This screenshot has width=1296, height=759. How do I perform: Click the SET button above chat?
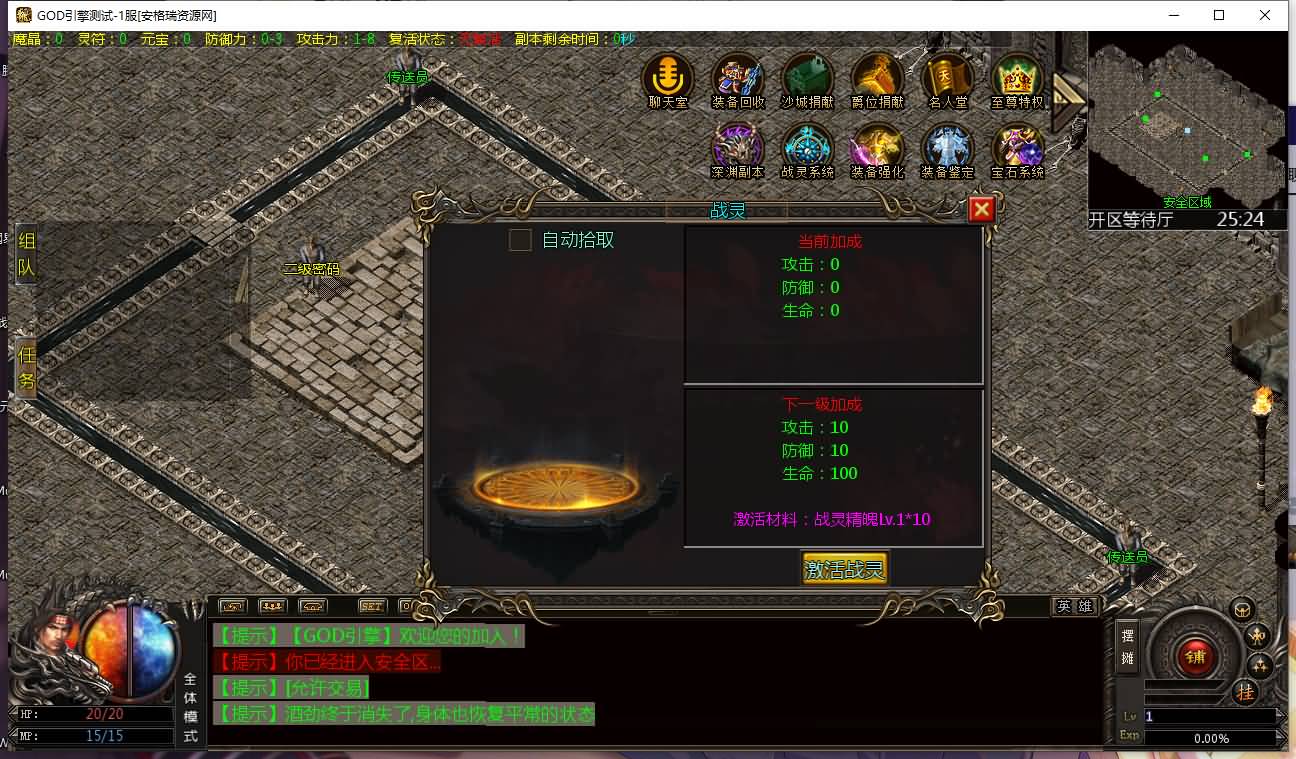pos(372,606)
